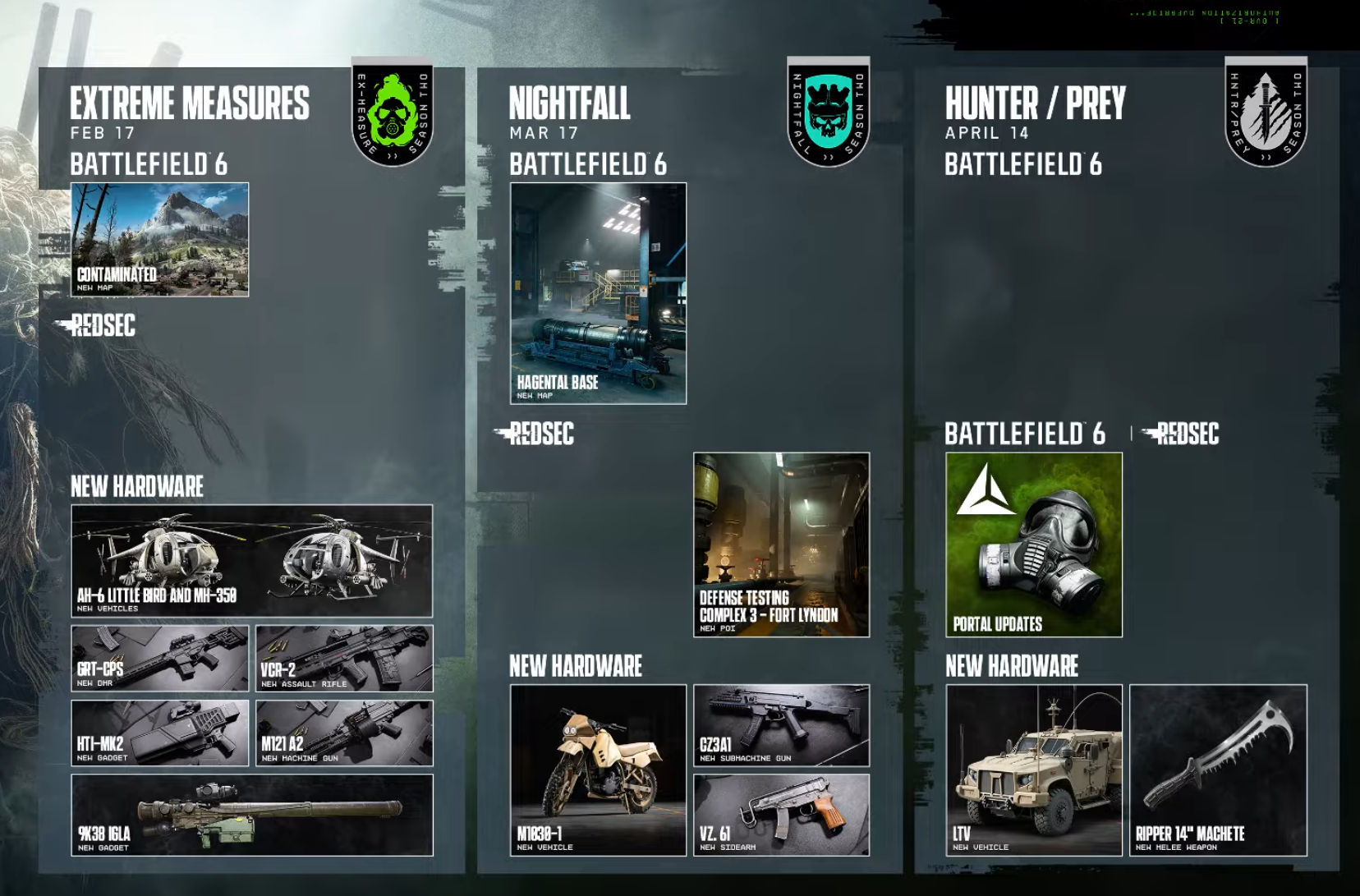Choose the 9K38 Igla gadget tile
The width and height of the screenshot is (1360, 896).
251,815
